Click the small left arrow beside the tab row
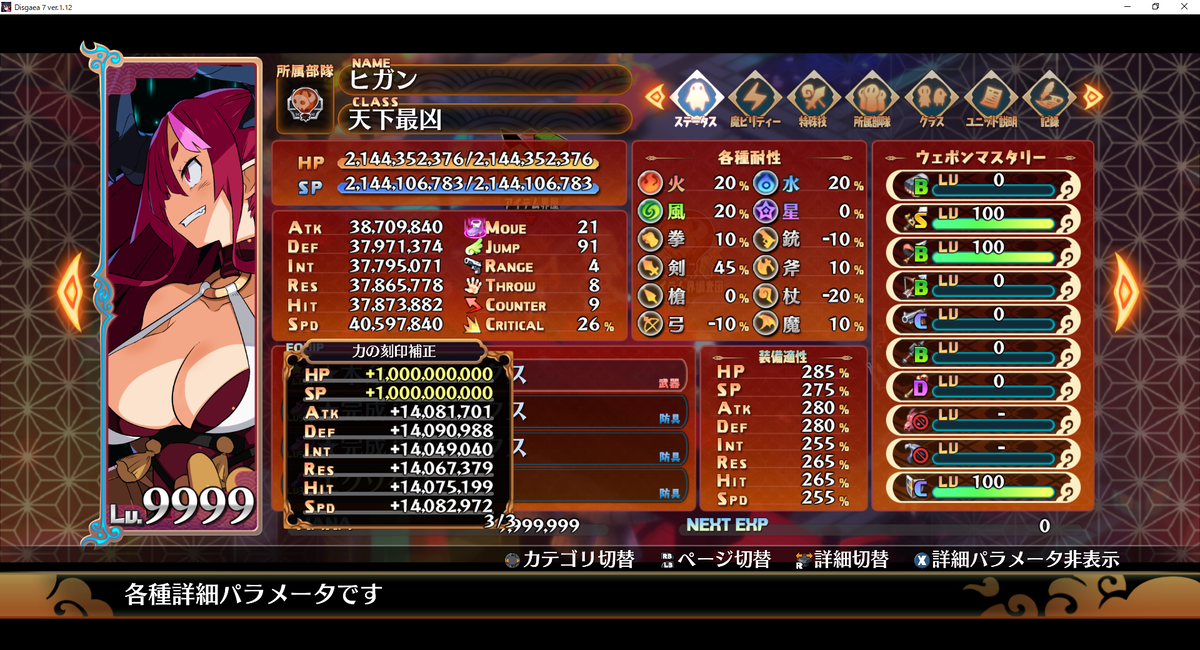 (655, 97)
